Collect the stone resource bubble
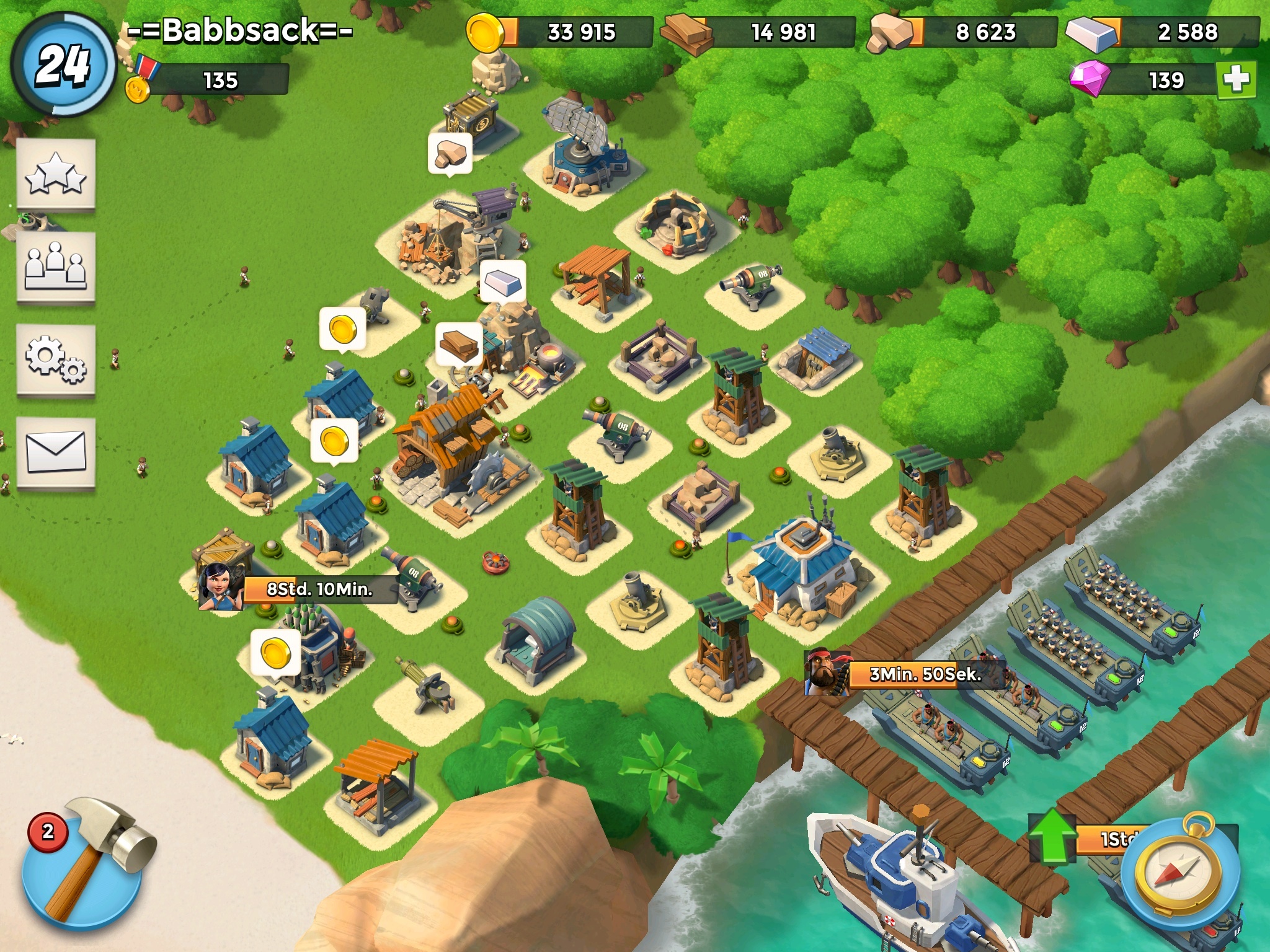Viewport: 1270px width, 952px height. (450, 153)
